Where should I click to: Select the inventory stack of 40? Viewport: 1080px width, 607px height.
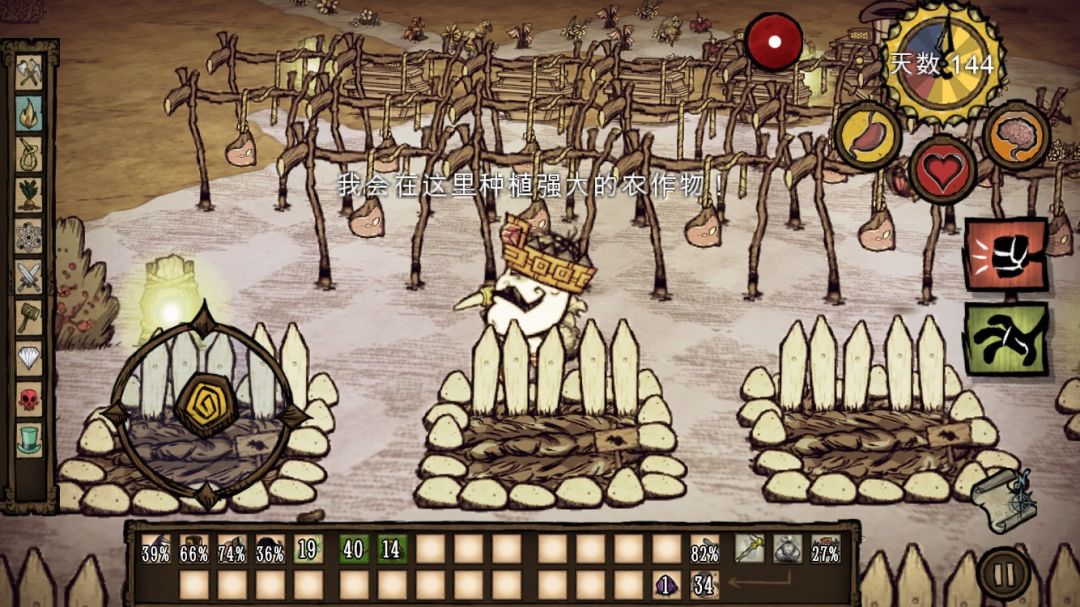(352, 549)
